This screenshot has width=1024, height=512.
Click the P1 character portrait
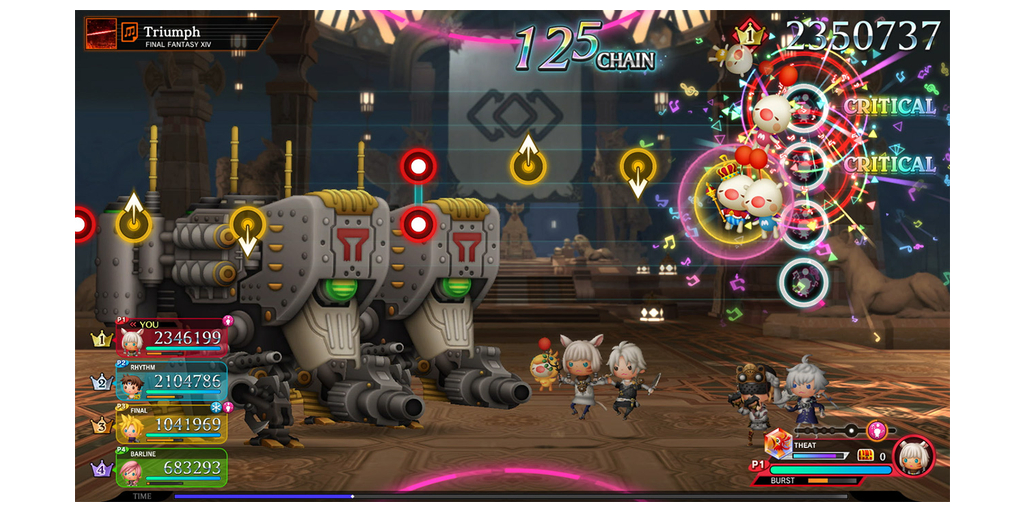coord(913,457)
